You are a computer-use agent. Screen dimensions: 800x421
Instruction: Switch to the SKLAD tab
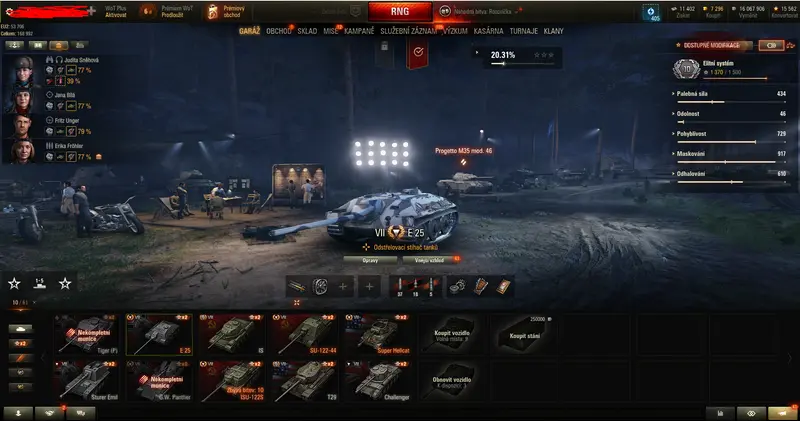click(x=307, y=31)
